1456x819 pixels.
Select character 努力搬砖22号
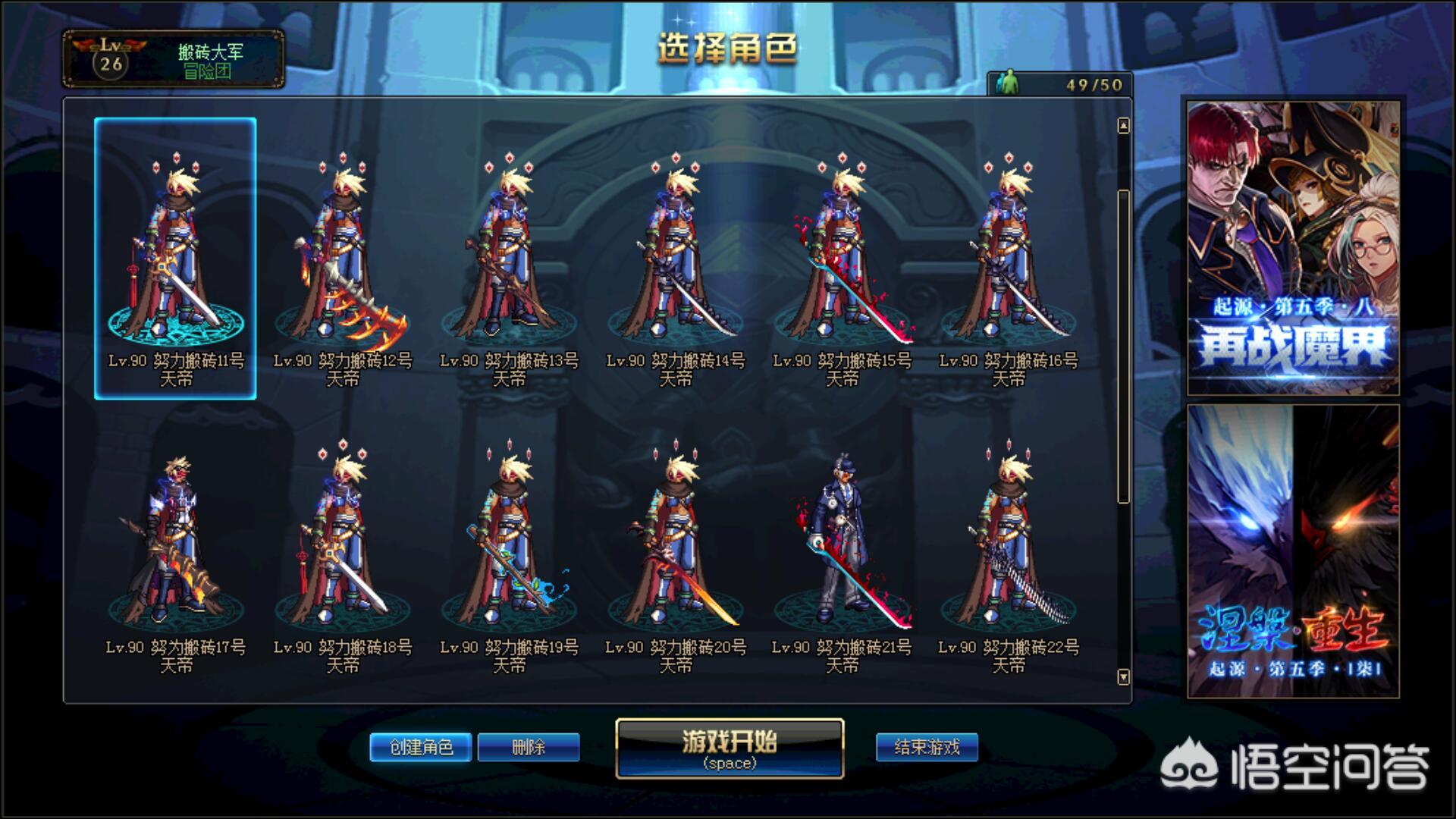point(1009,546)
